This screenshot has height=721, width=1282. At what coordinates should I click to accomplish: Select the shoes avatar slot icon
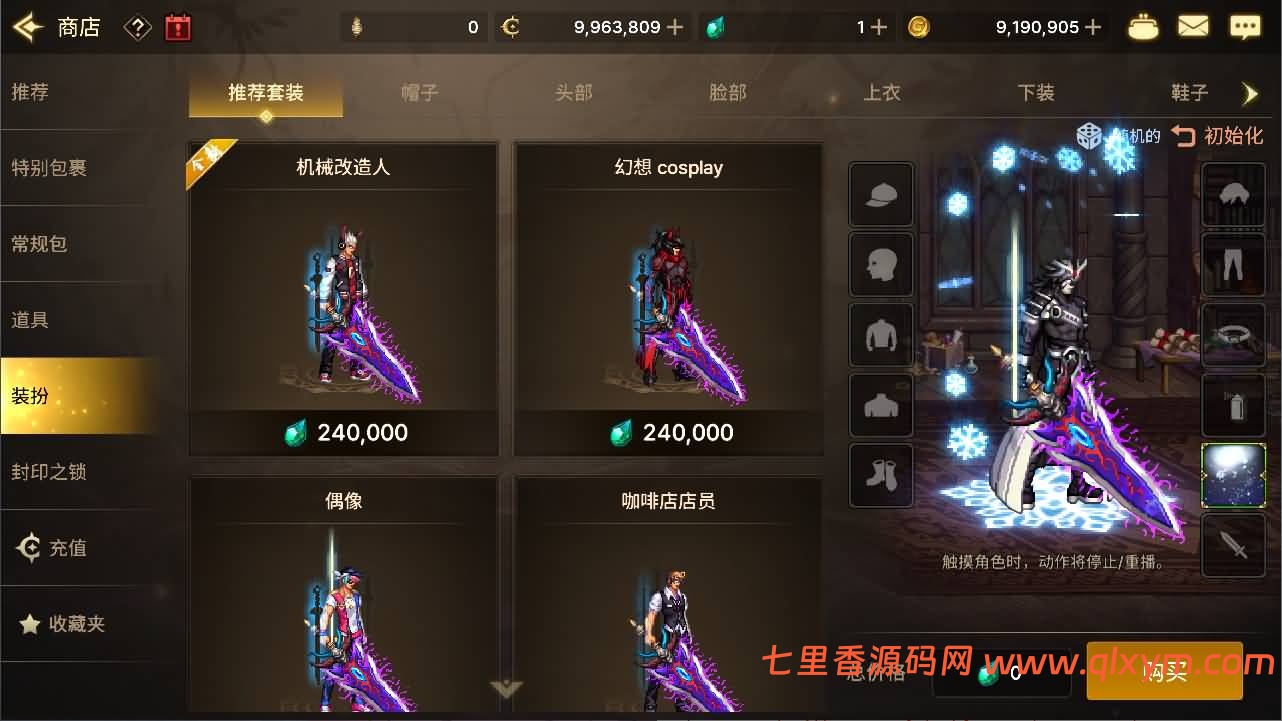coord(881,474)
